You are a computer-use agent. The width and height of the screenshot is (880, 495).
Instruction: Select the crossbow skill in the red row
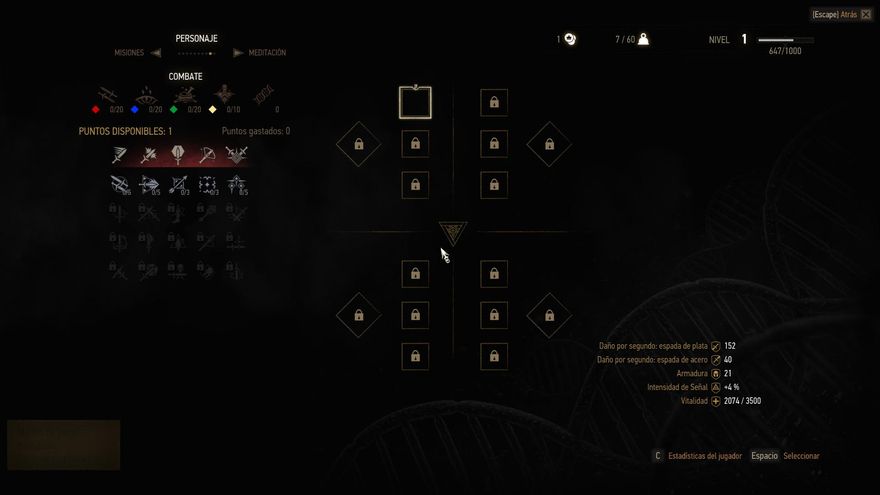[x=207, y=155]
